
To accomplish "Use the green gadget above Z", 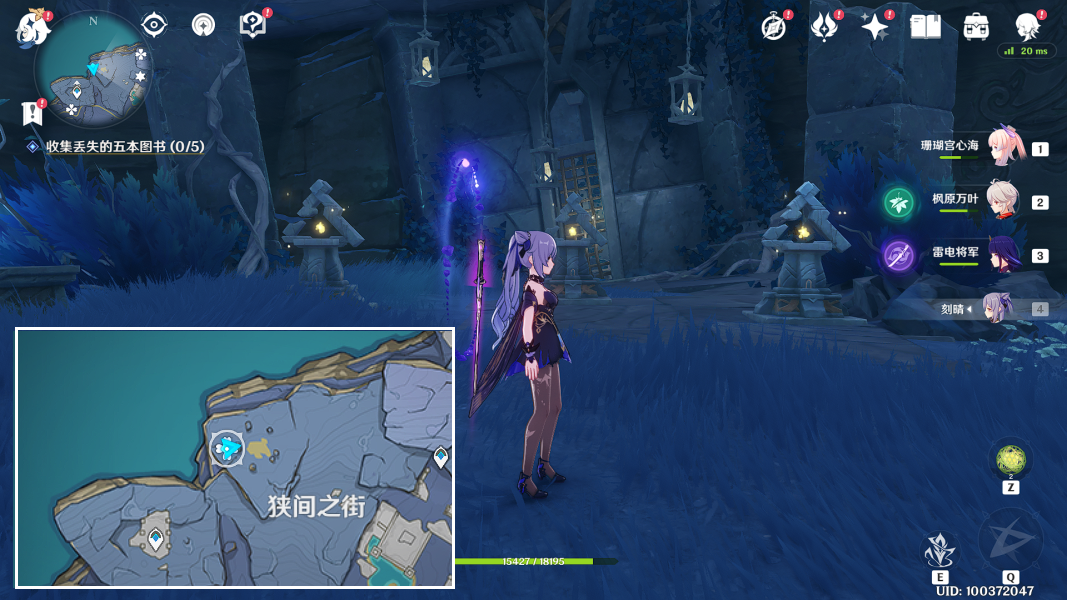I will (1011, 460).
